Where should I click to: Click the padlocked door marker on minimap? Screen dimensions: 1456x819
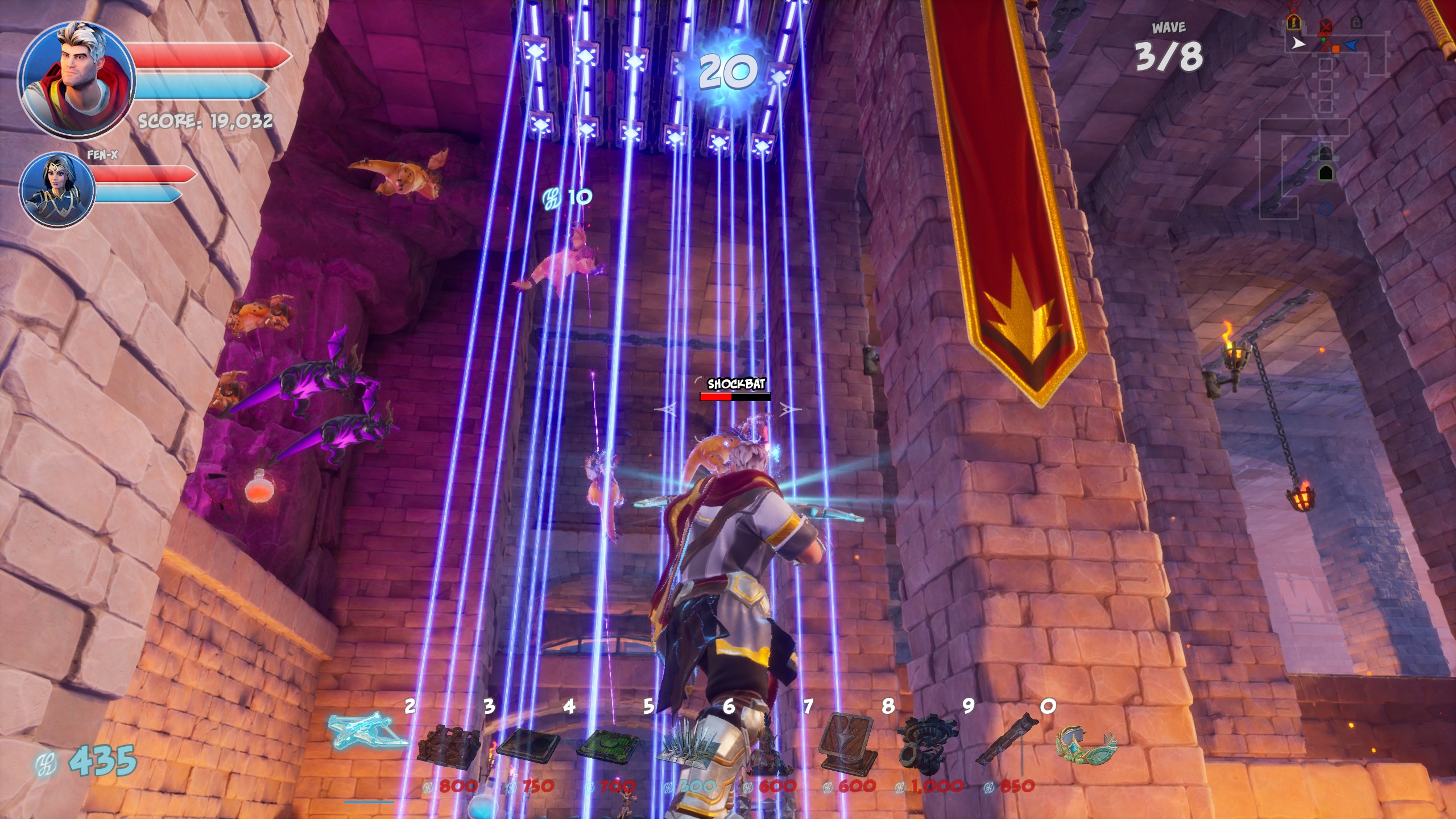tap(1356, 22)
